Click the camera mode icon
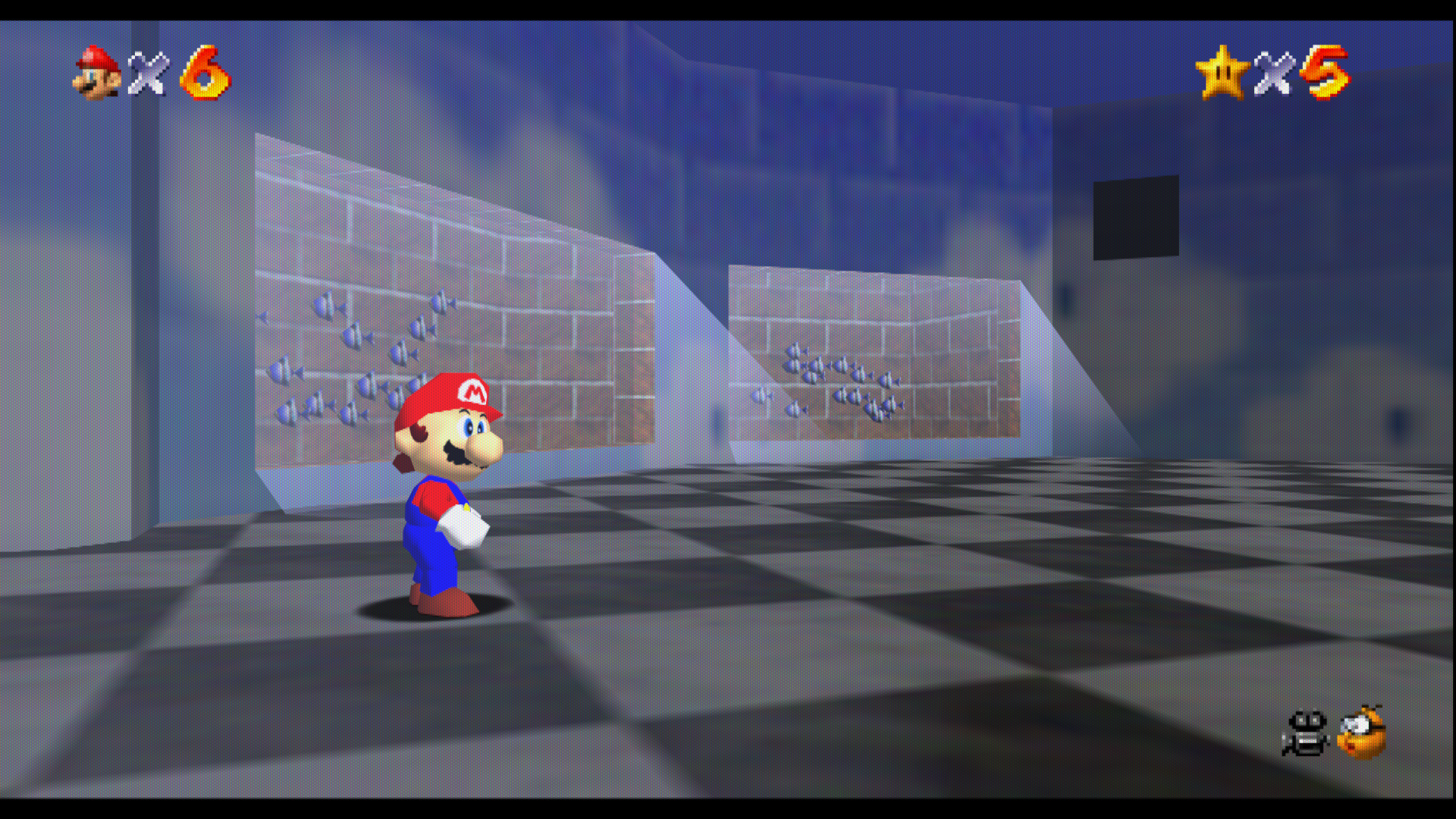This screenshot has height=819, width=1456. tap(1306, 733)
